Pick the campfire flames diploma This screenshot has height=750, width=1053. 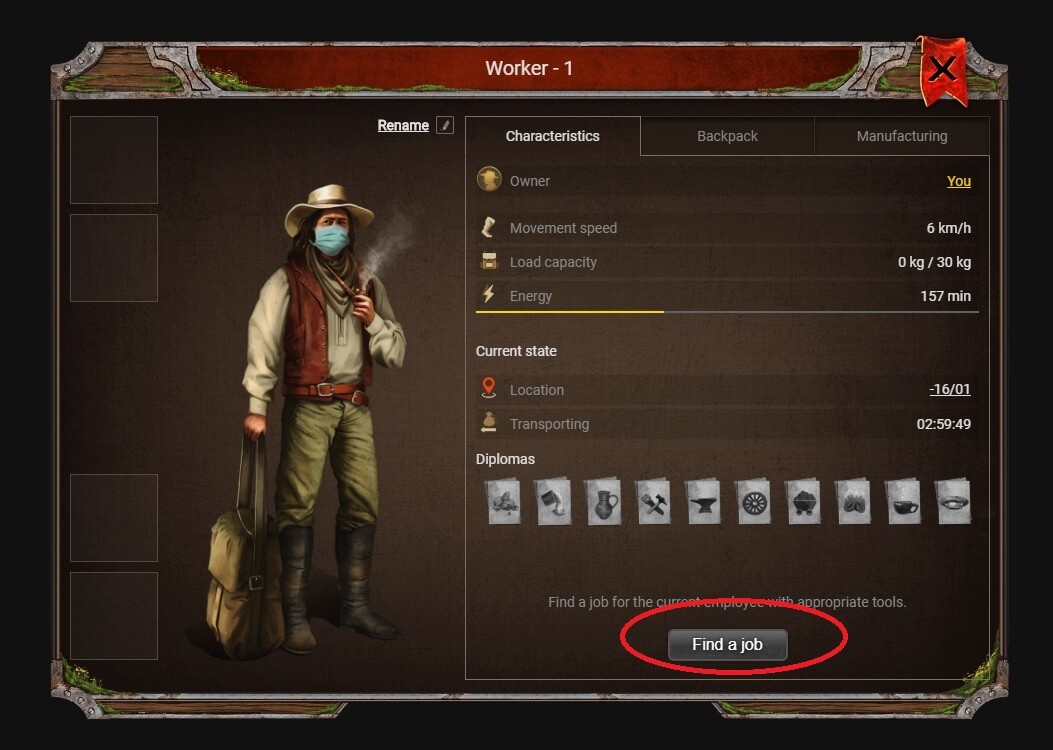(852, 502)
